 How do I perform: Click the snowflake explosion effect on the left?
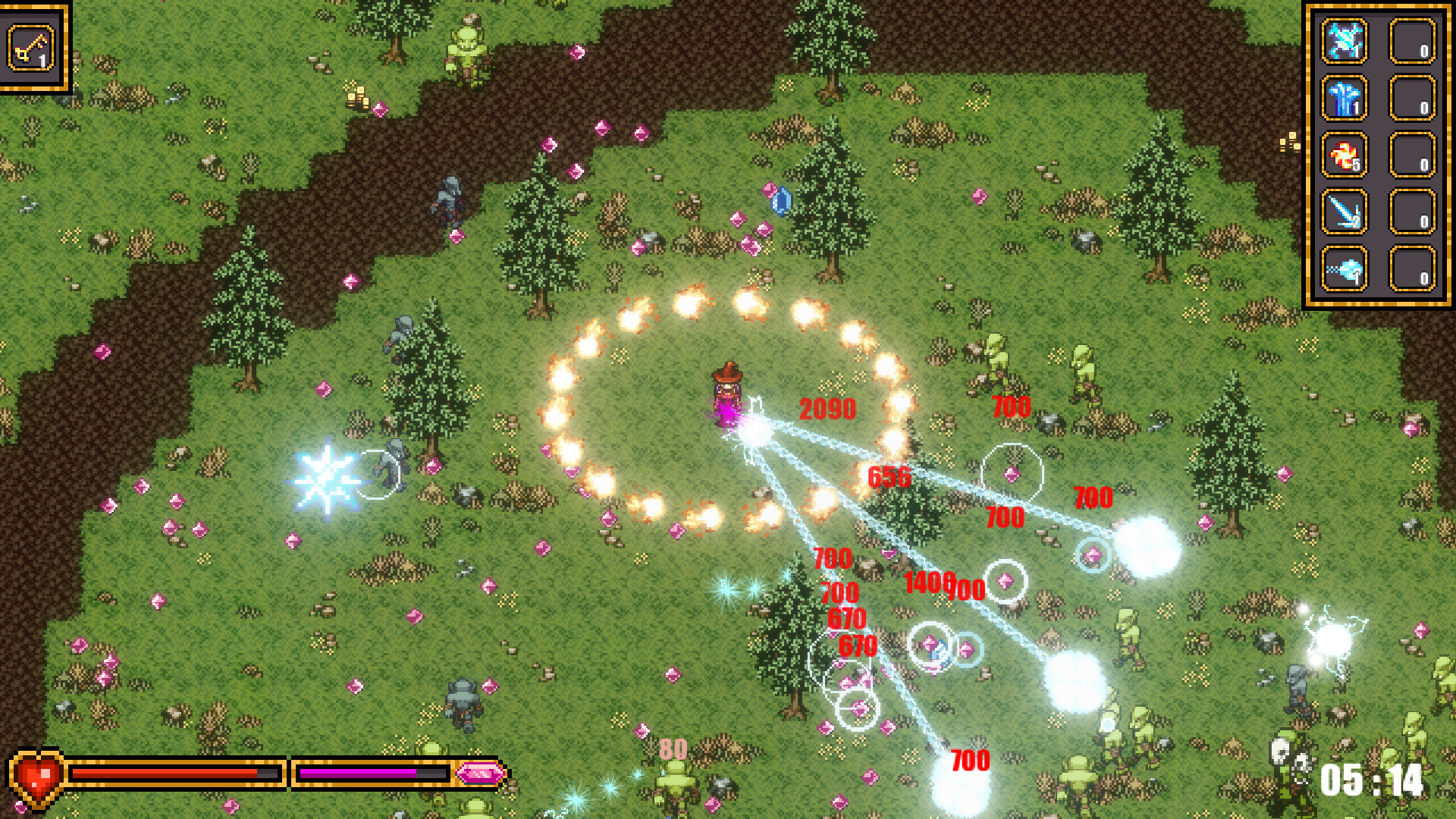pyautogui.click(x=329, y=478)
